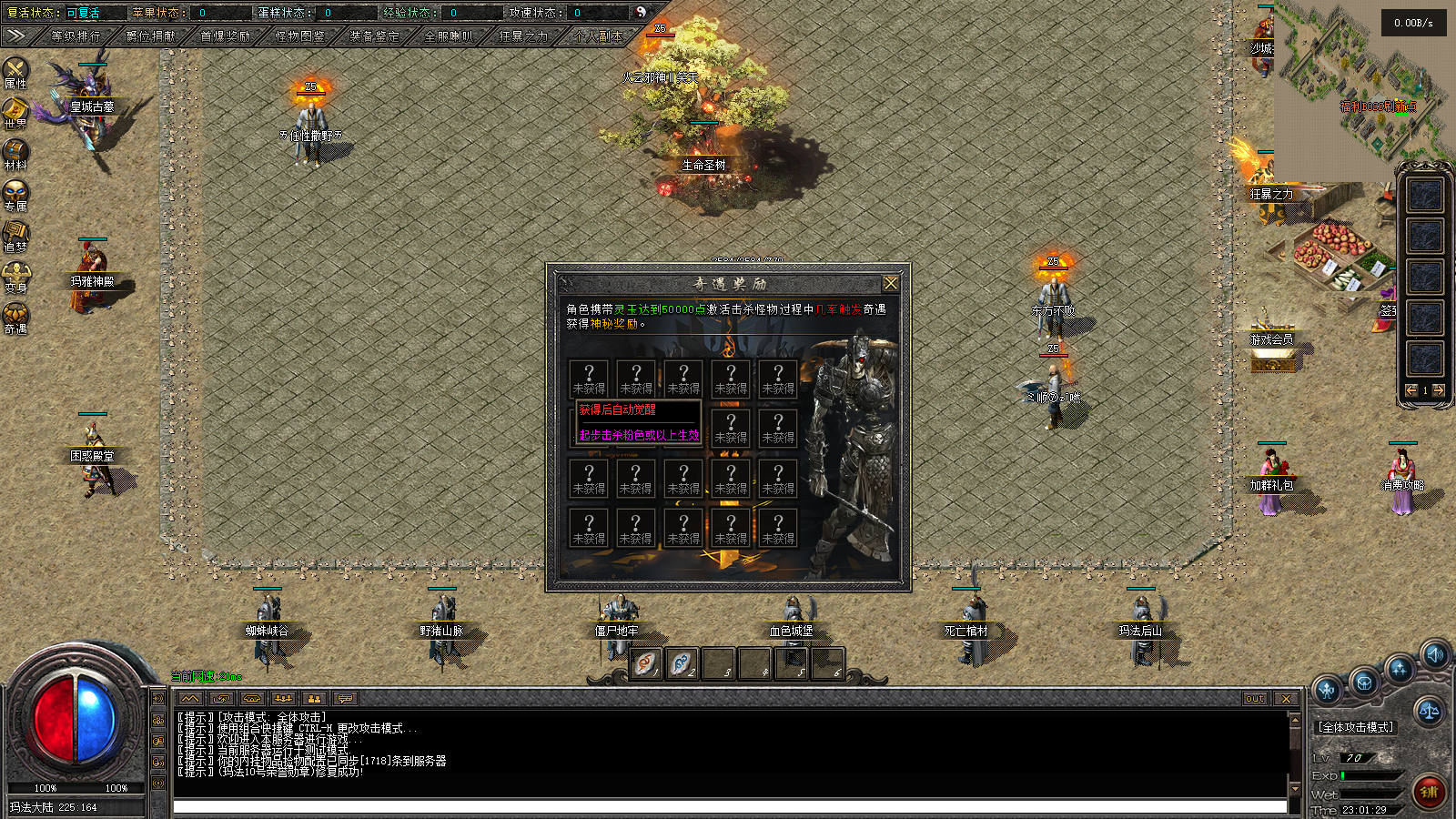Image resolution: width=1456 pixels, height=819 pixels.
Task: Click the chat text input field
Action: 728,806
